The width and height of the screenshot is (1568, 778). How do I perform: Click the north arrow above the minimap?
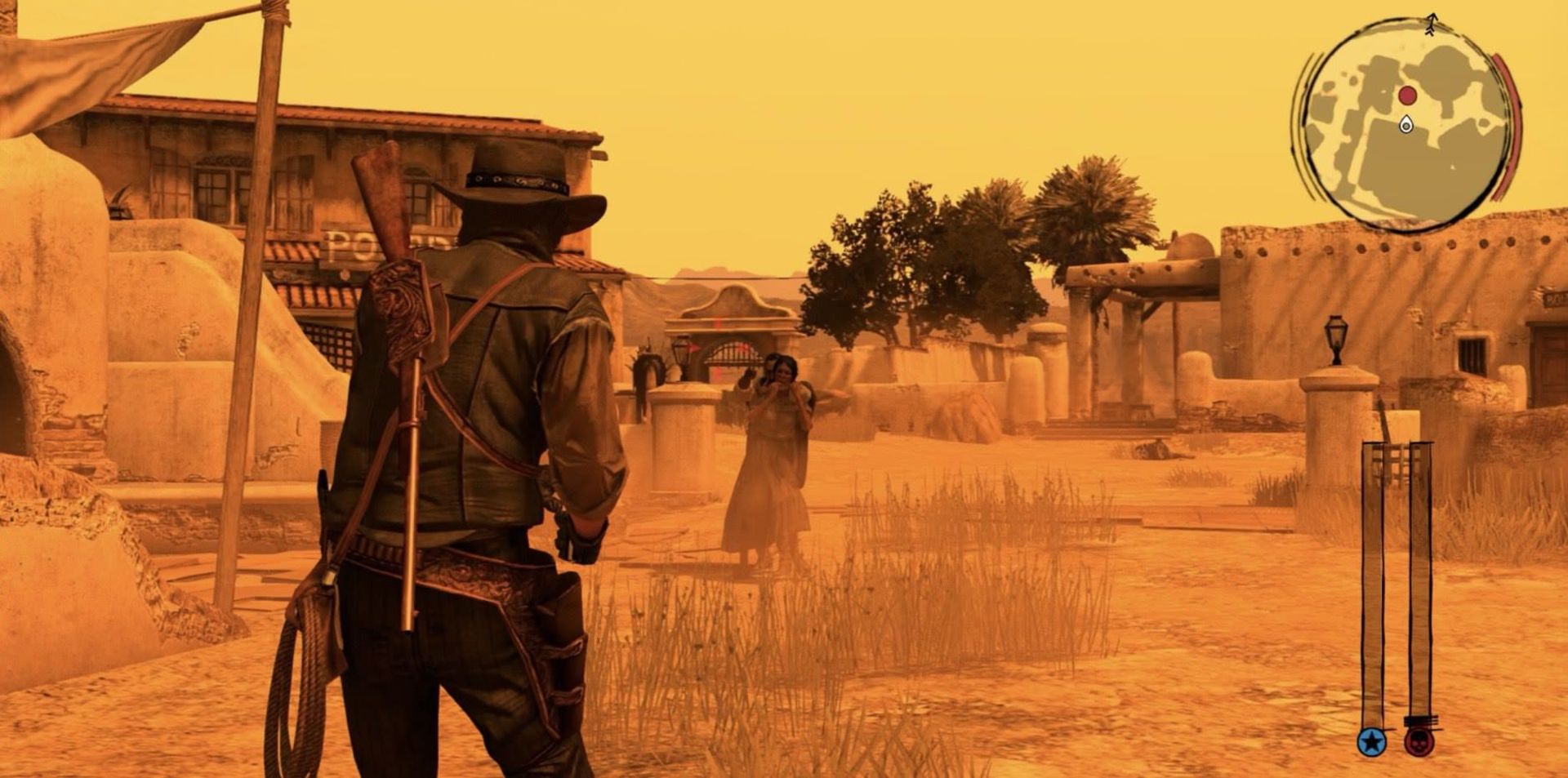1432,23
